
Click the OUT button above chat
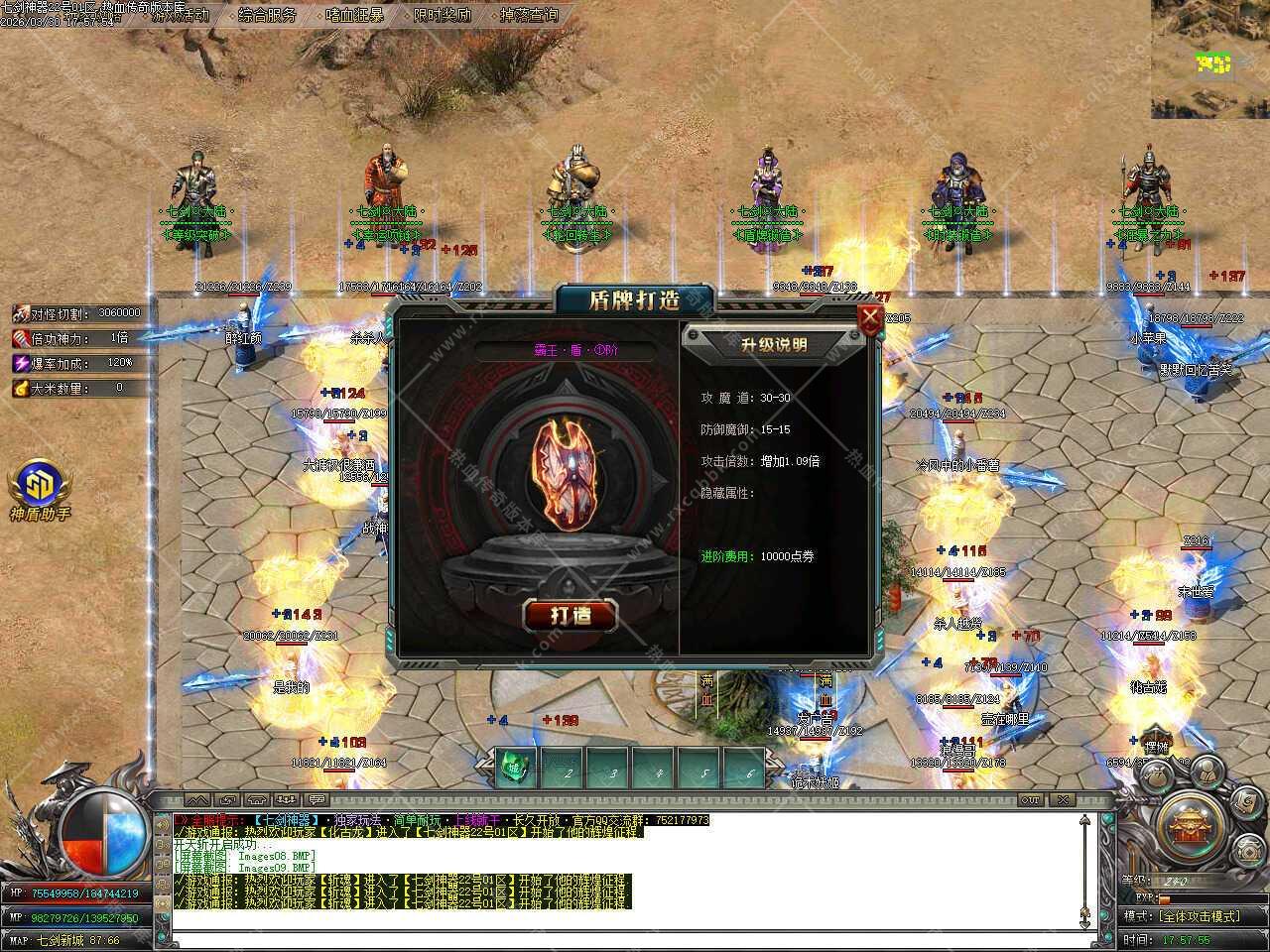[x=1030, y=799]
